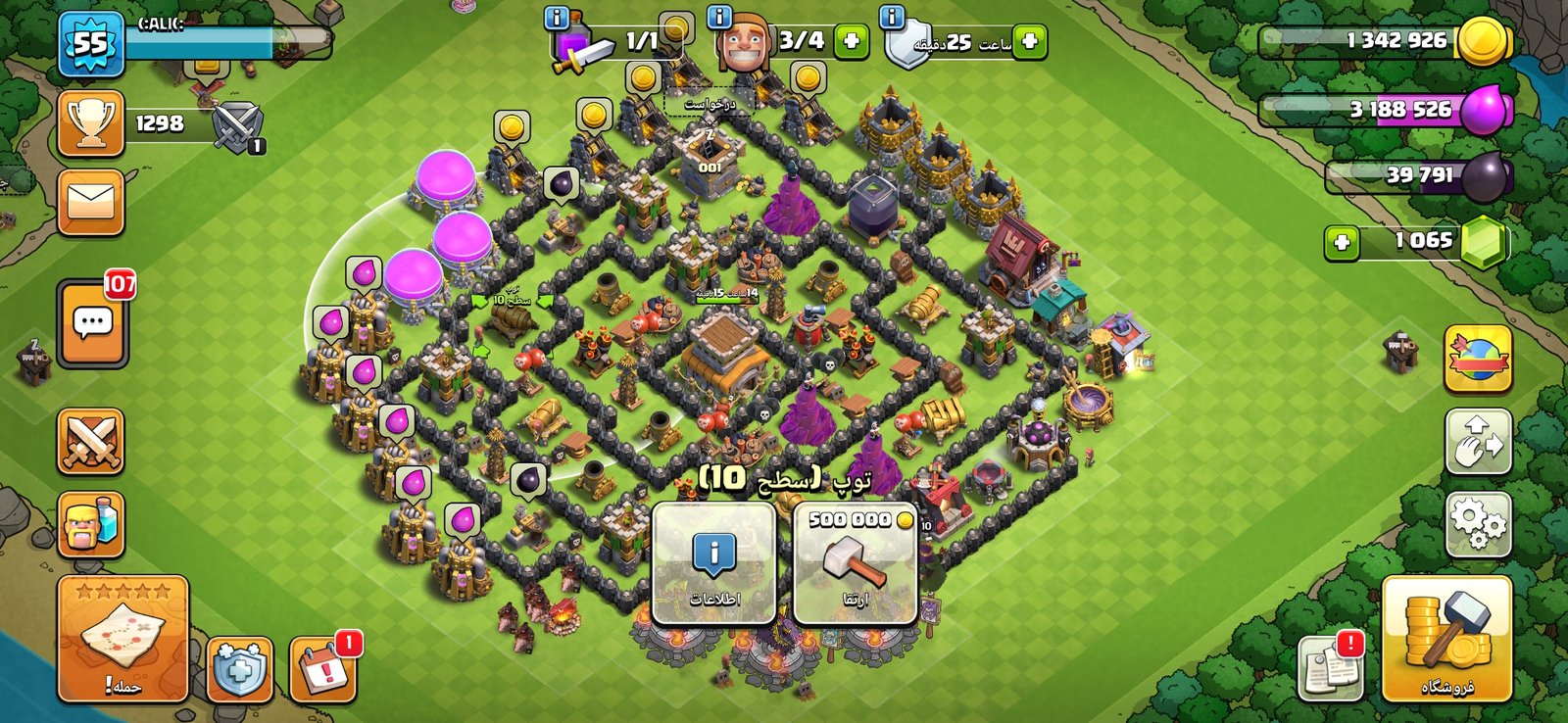Open the settings gears
1568x723 pixels.
[1478, 525]
